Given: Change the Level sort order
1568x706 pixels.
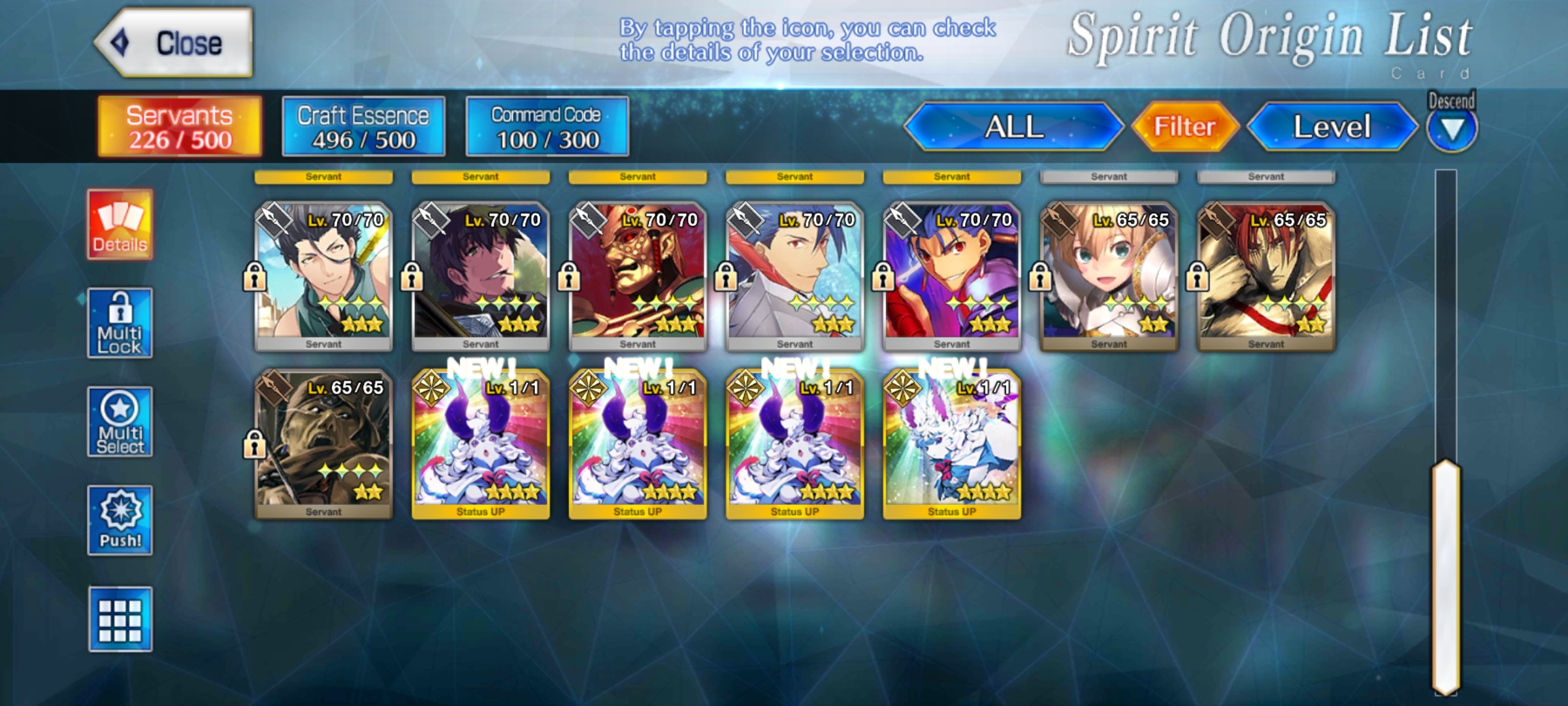Looking at the screenshot, I should point(1331,127).
